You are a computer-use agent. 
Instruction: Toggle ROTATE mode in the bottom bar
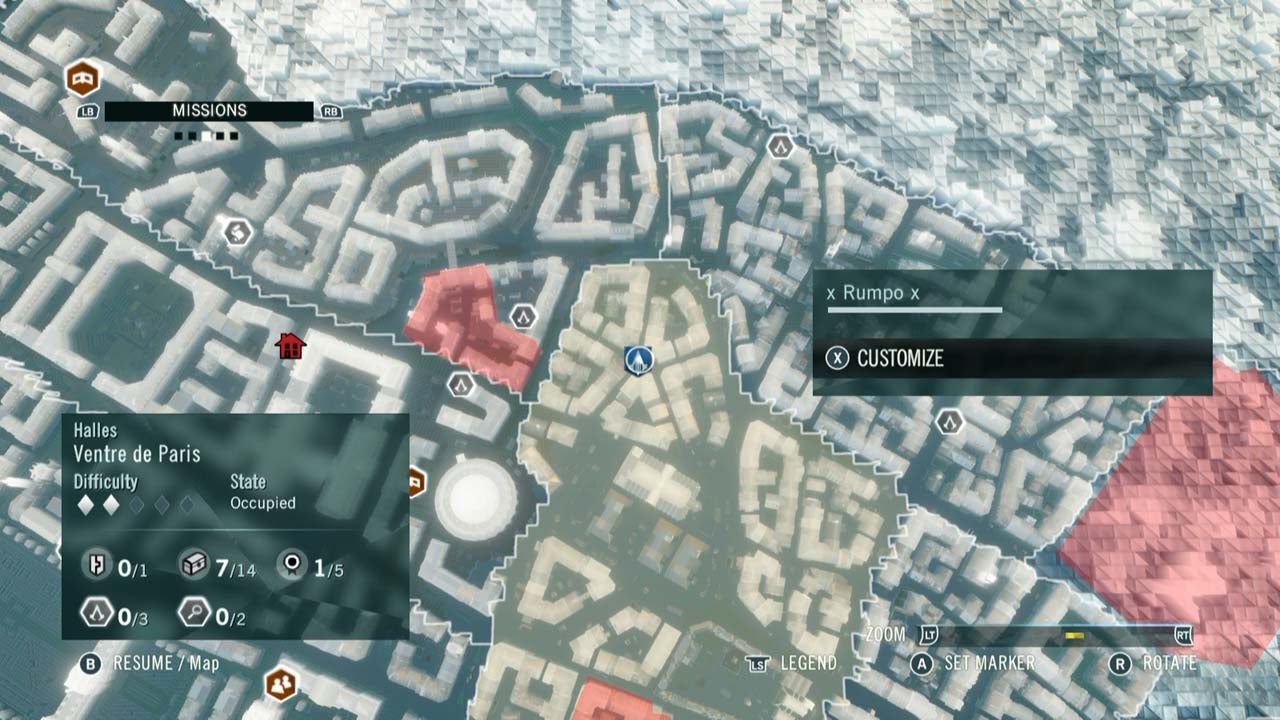point(1172,661)
